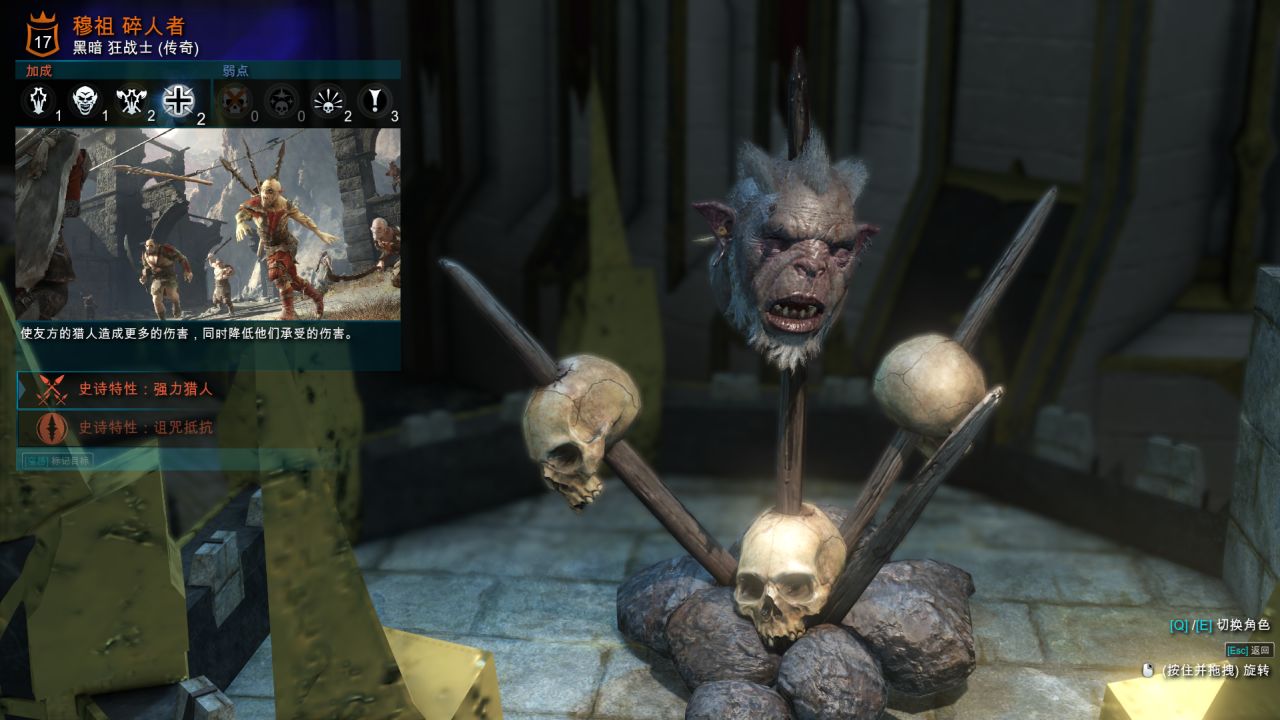Select the first strength icon under 加成
1280x720 pixels.
[x=38, y=100]
